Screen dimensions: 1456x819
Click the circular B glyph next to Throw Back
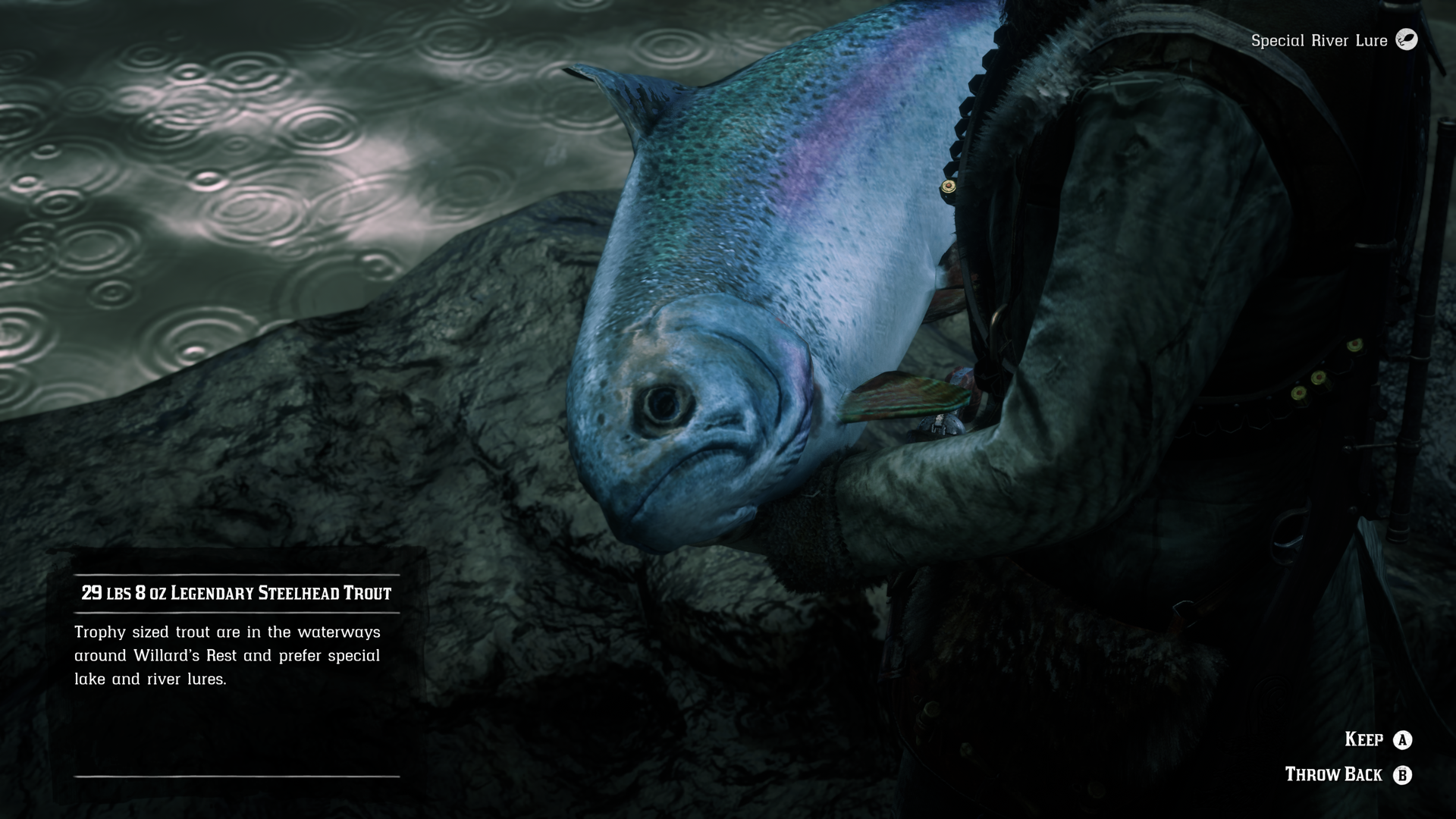tap(1404, 774)
